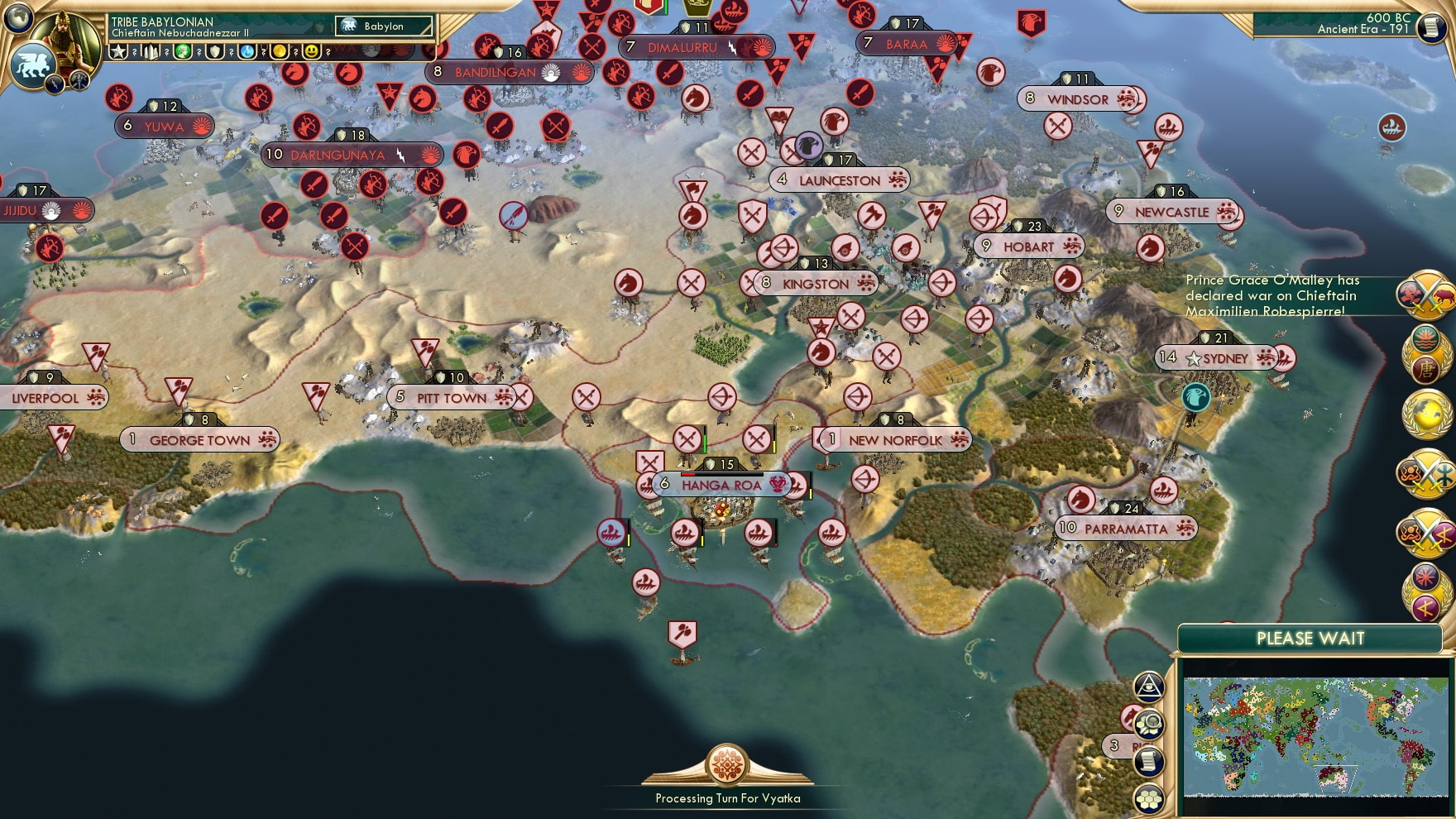This screenshot has height=819, width=1456.
Task: Toggle the hex grid overlay below the minimap
Action: [x=1149, y=796]
